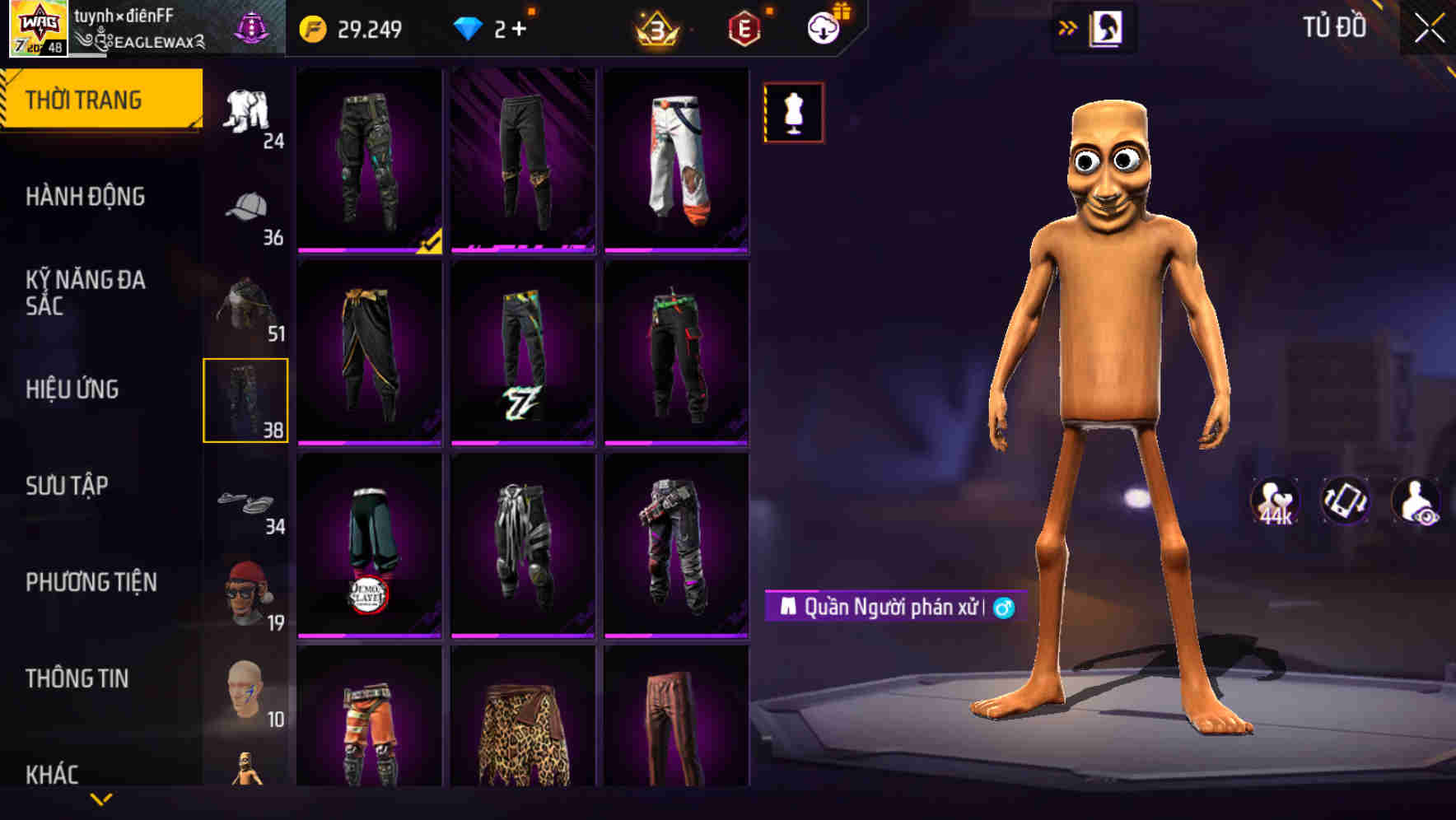
Task: Open THÔNG TIN section
Action: click(x=76, y=677)
